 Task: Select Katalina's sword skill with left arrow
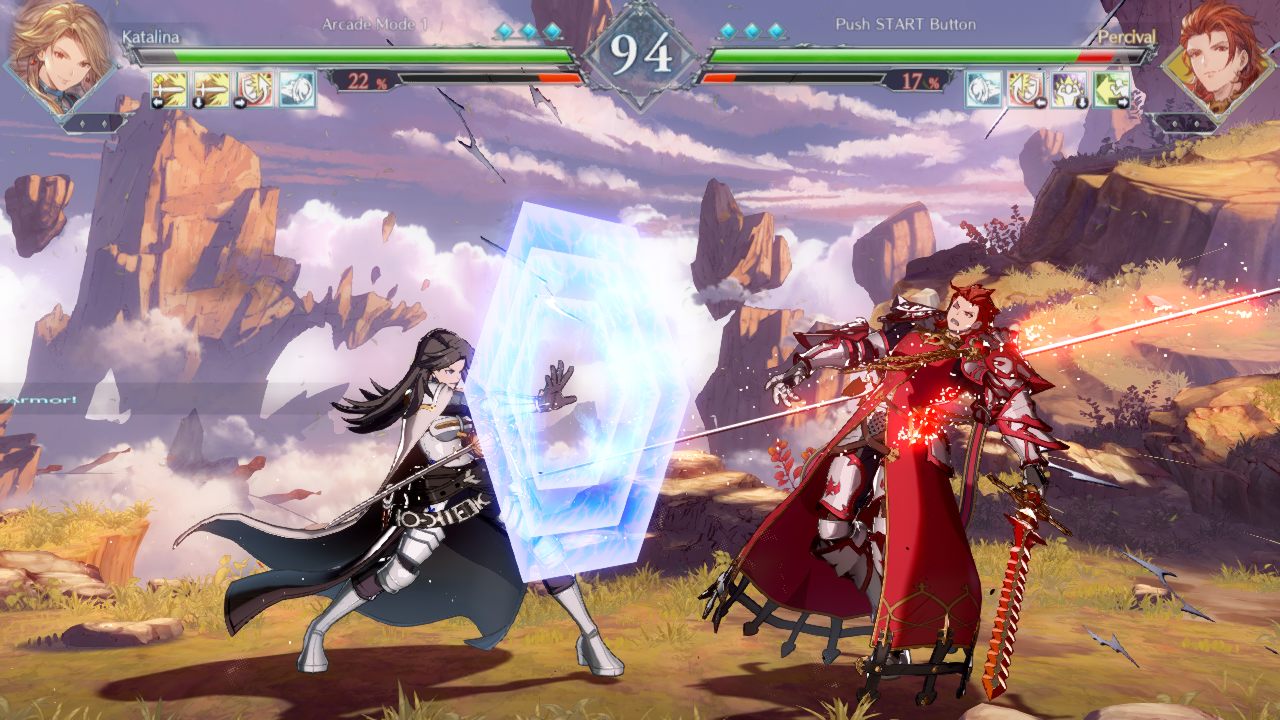coord(169,89)
